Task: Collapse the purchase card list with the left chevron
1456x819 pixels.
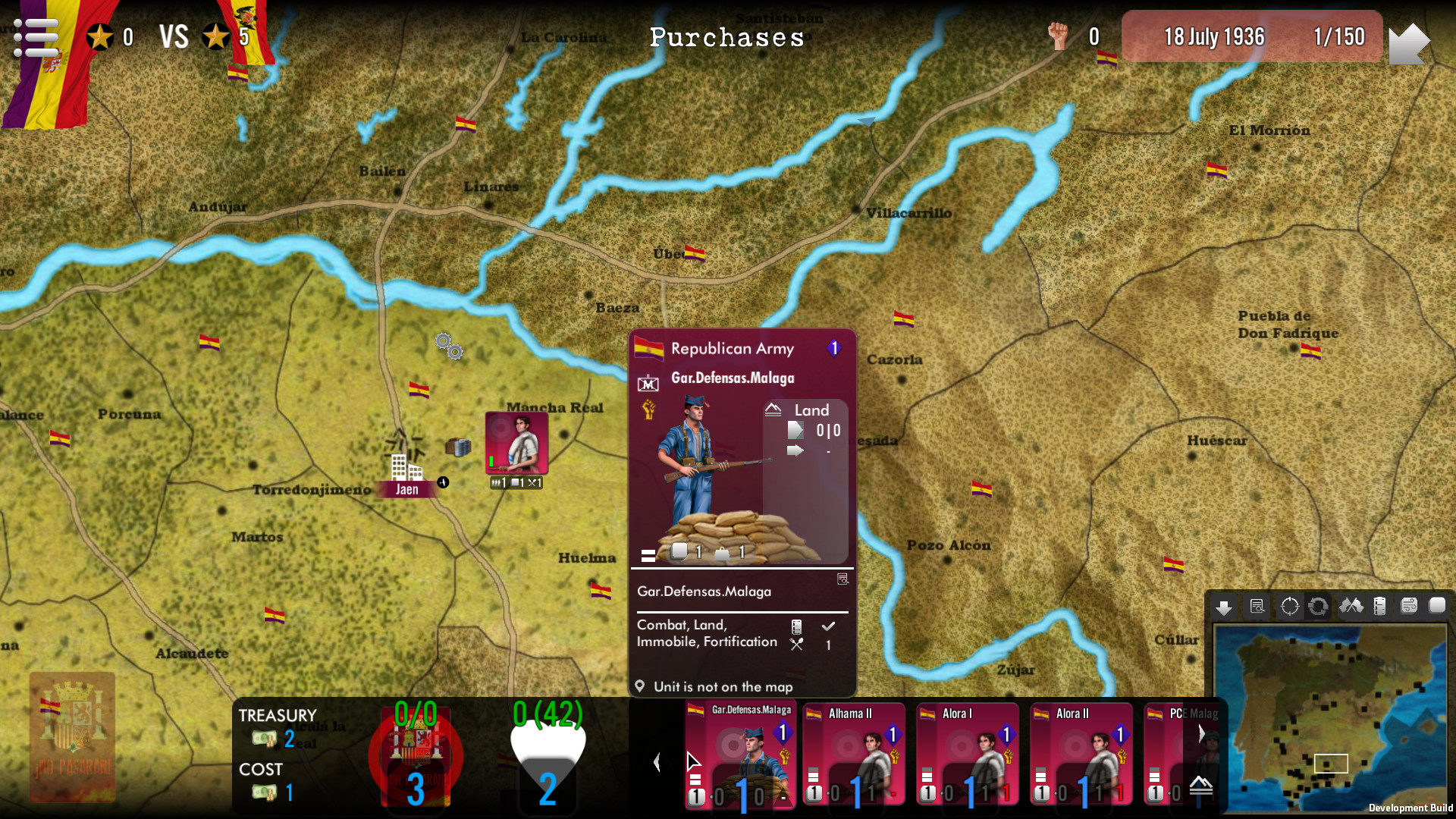Action: (657, 762)
